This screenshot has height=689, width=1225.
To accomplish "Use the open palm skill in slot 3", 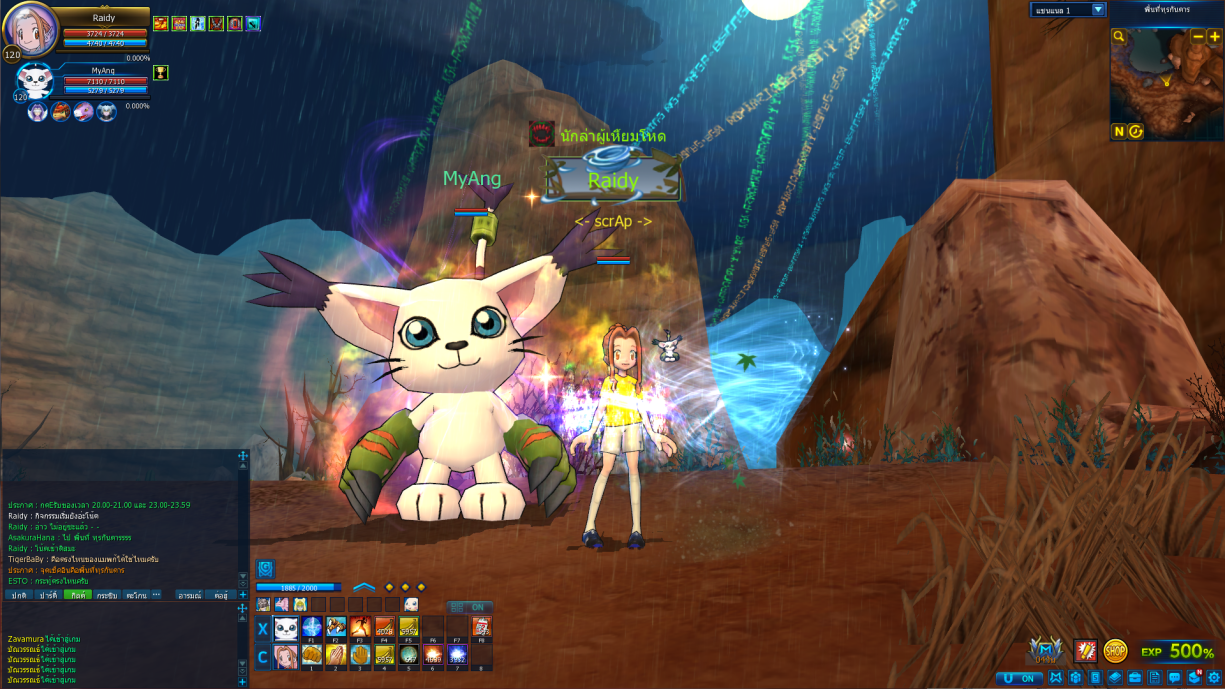I will tap(360, 656).
